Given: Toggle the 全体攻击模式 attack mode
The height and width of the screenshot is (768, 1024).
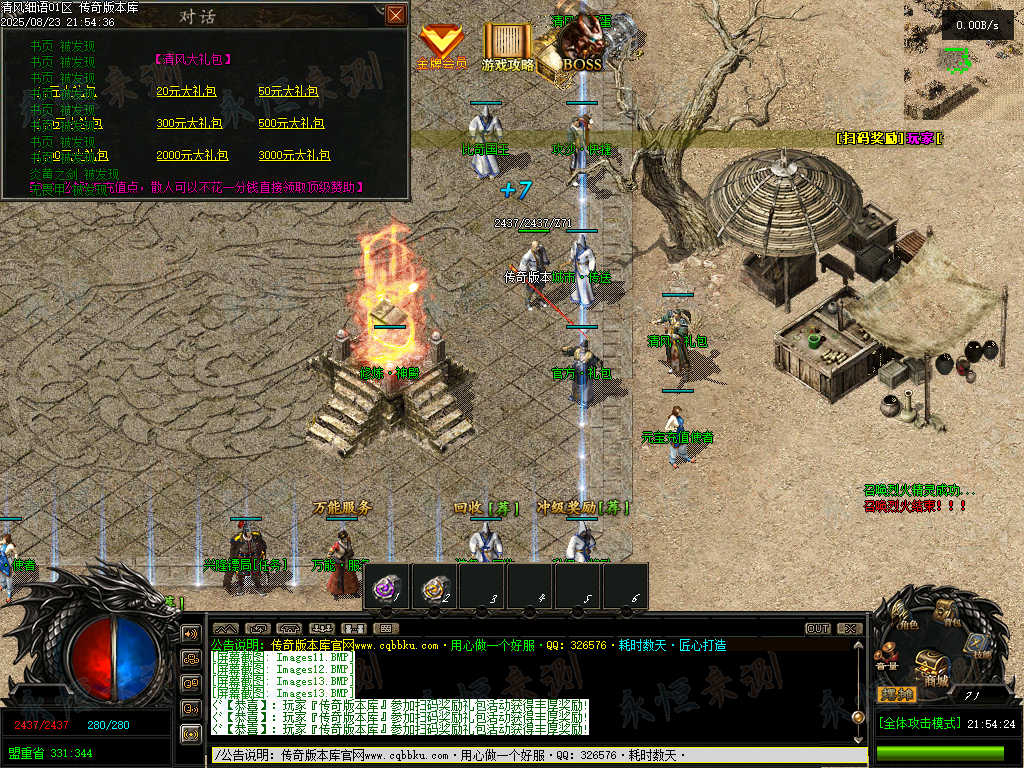Looking at the screenshot, I should coord(920,723).
